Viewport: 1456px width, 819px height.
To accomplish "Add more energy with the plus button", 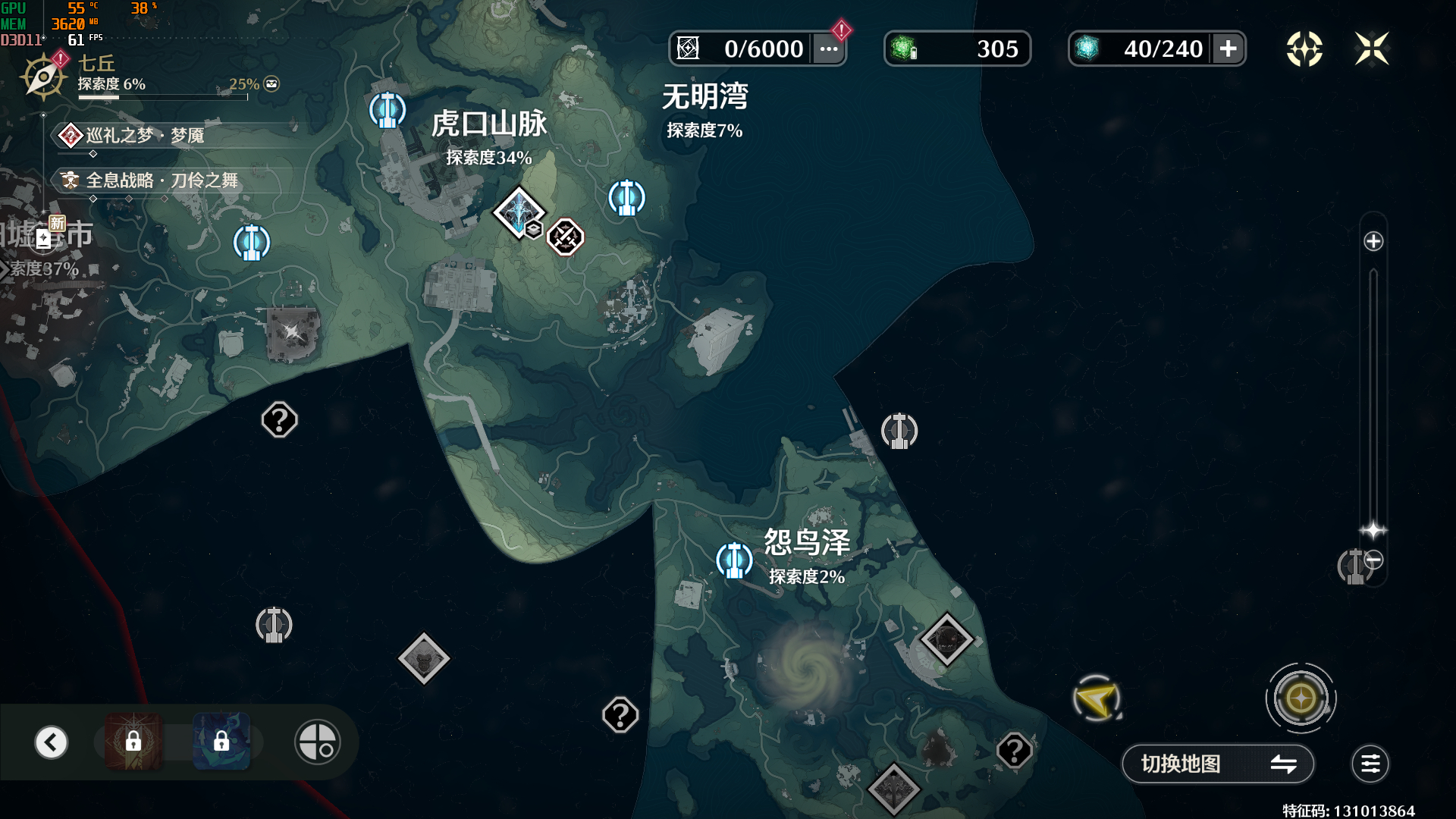I will tap(1228, 49).
